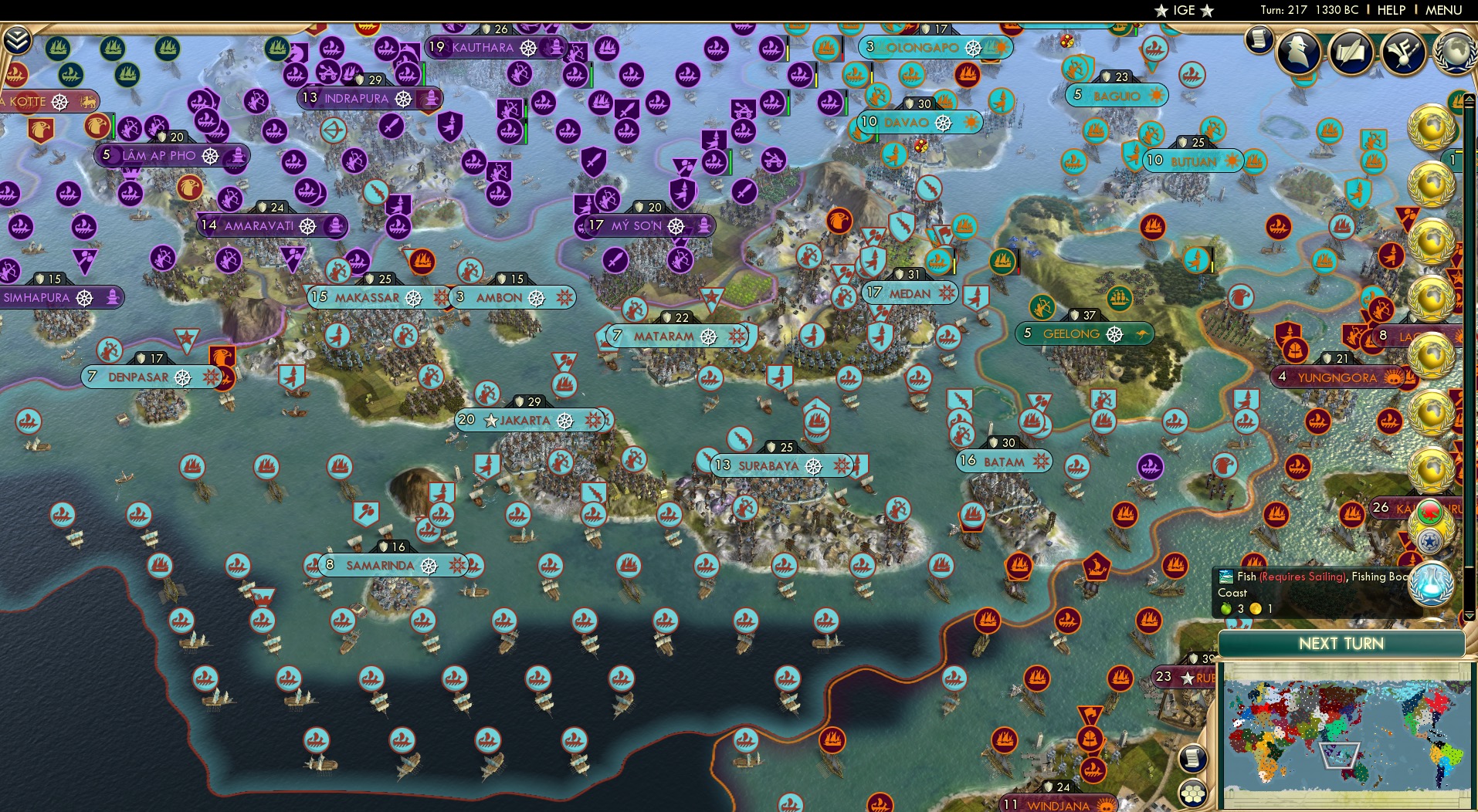Viewport: 1478px width, 812px height.
Task: Click the capital star on Jakarta's banner
Action: (x=491, y=421)
